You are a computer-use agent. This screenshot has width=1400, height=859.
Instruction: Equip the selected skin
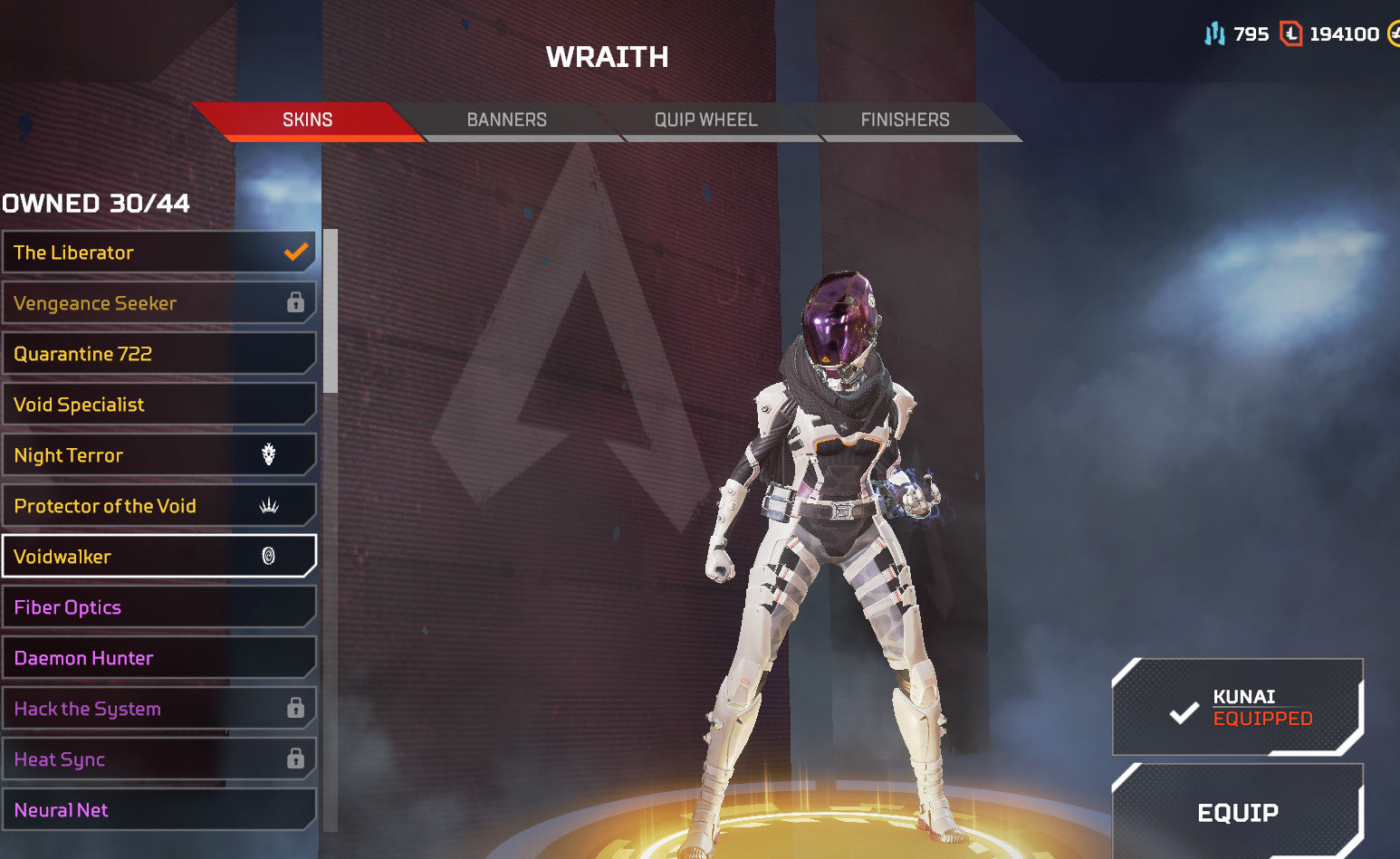[x=1237, y=812]
